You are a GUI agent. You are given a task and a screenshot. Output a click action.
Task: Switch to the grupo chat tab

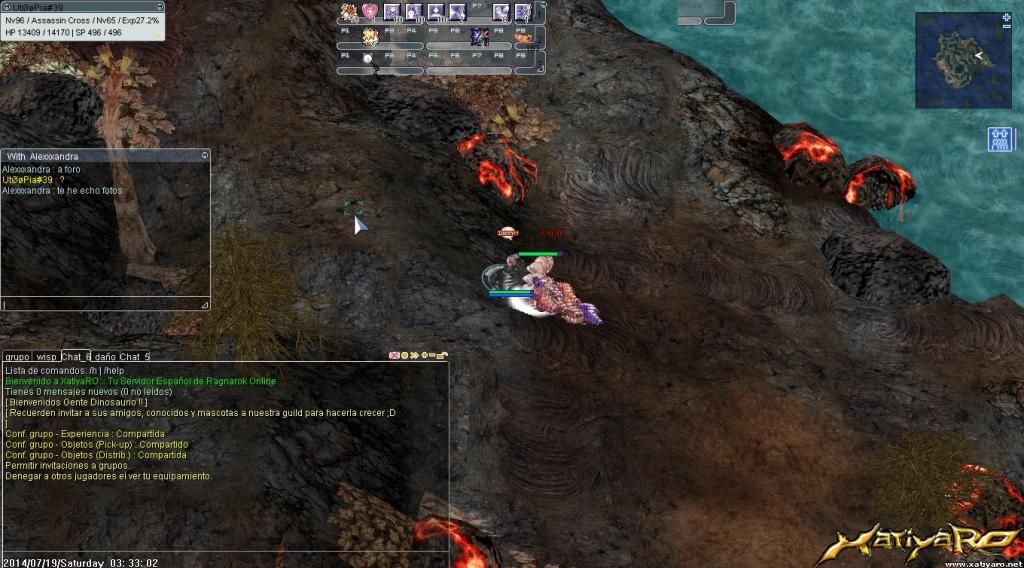coord(16,356)
